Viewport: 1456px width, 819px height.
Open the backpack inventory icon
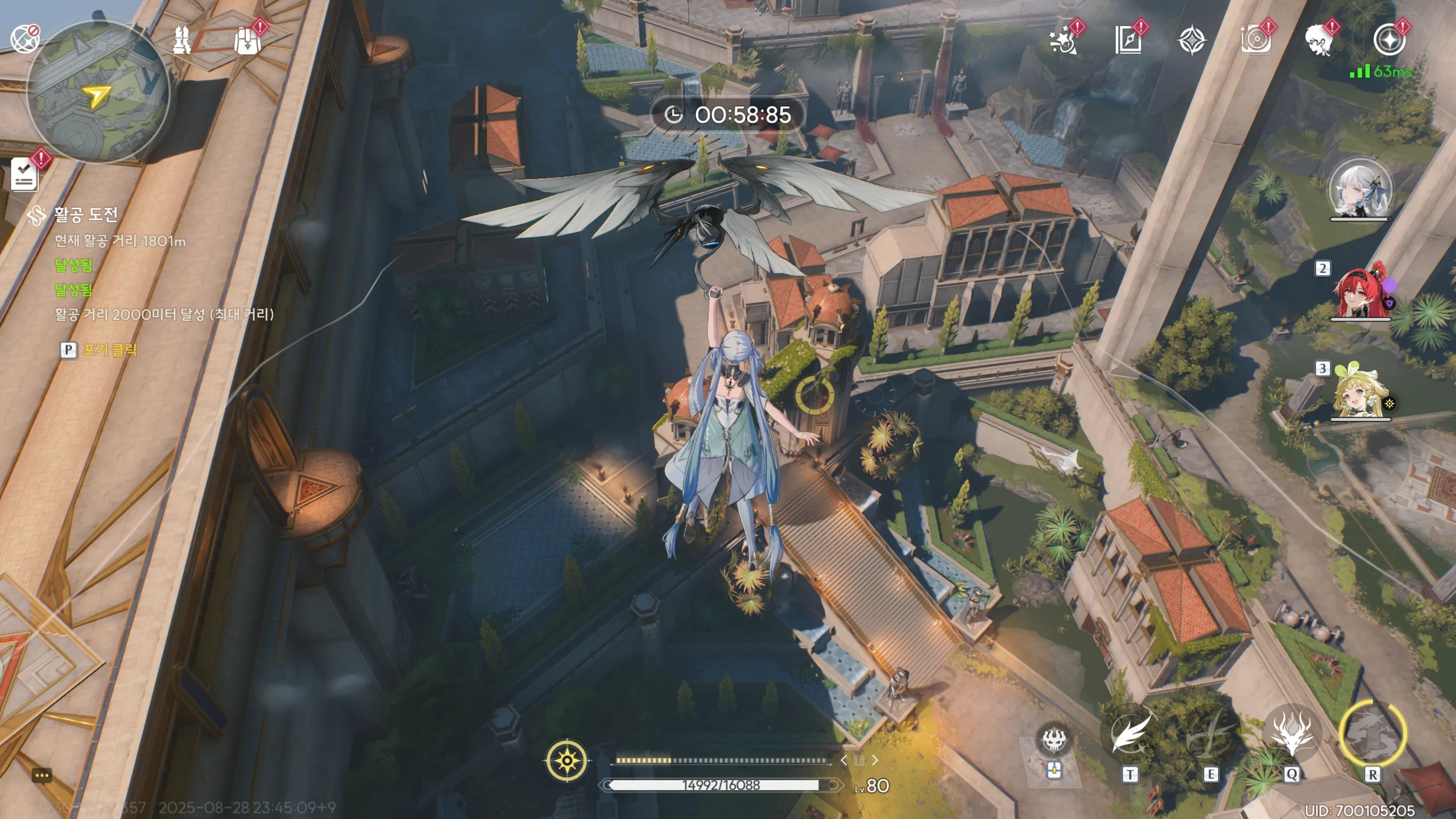[247, 41]
